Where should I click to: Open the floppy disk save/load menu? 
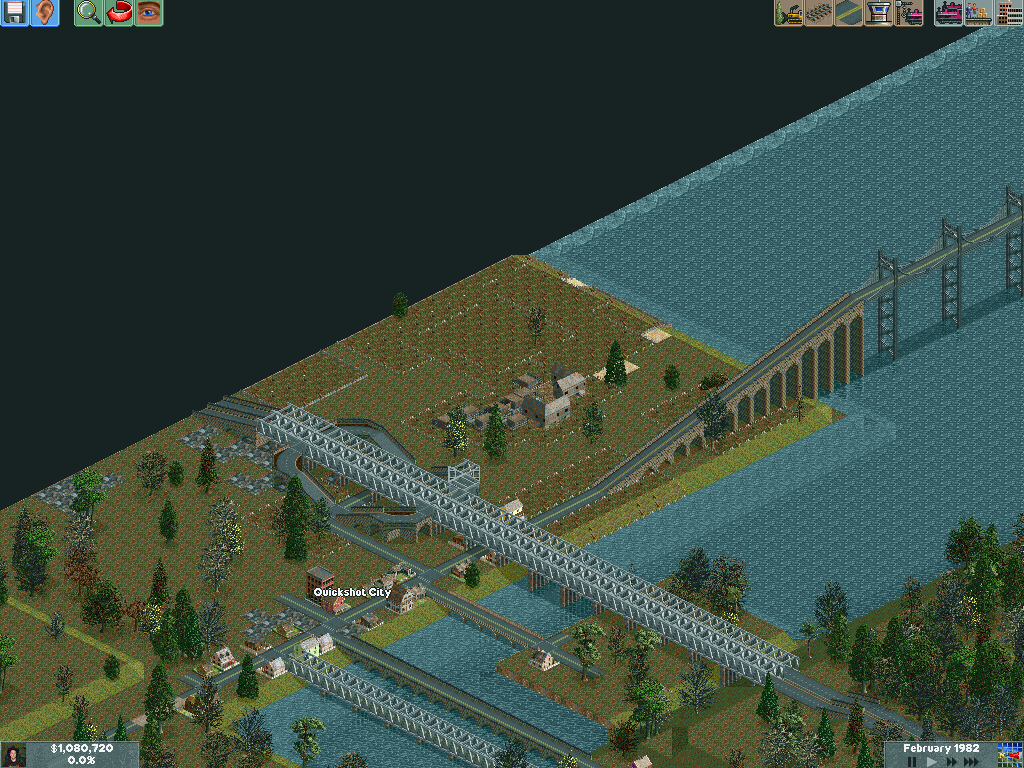click(15, 13)
